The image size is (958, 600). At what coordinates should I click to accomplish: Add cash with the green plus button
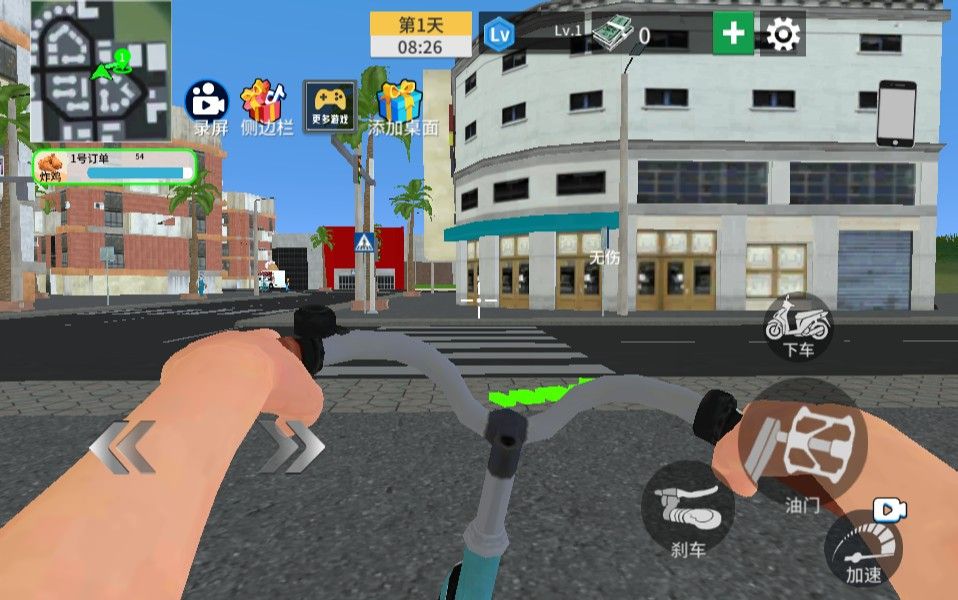[733, 35]
